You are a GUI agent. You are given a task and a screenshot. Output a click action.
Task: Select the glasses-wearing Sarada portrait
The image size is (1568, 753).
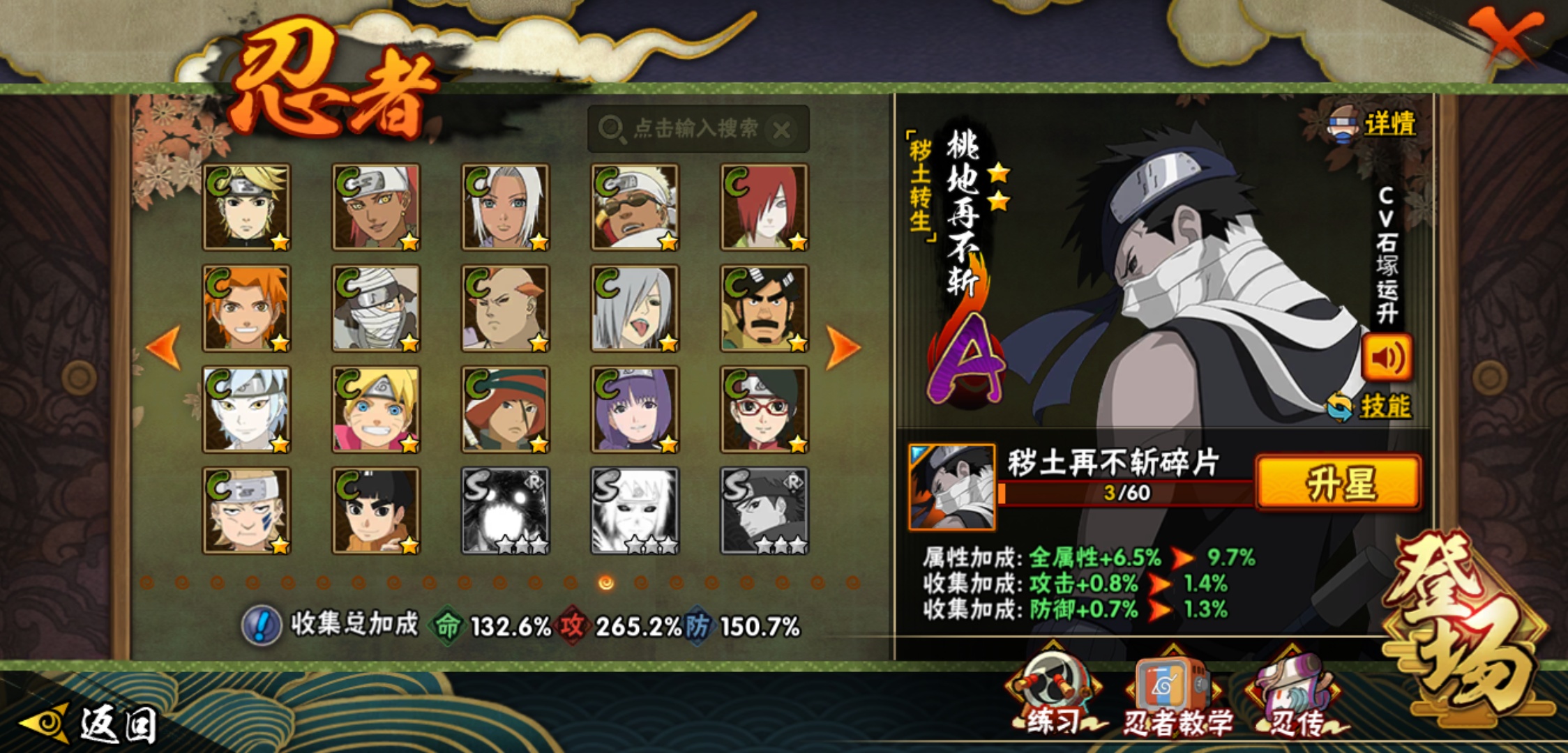764,409
